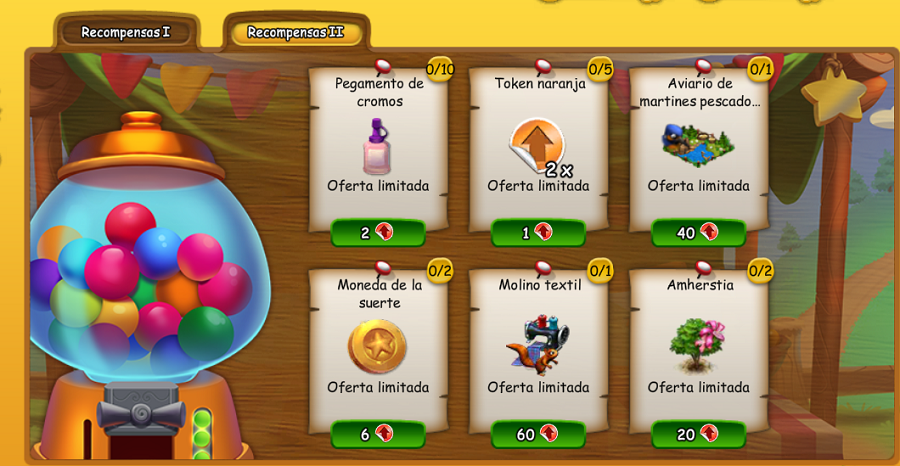Purchase Token naranja for 1 token
Screen dimensions: 900x466
coord(538,233)
